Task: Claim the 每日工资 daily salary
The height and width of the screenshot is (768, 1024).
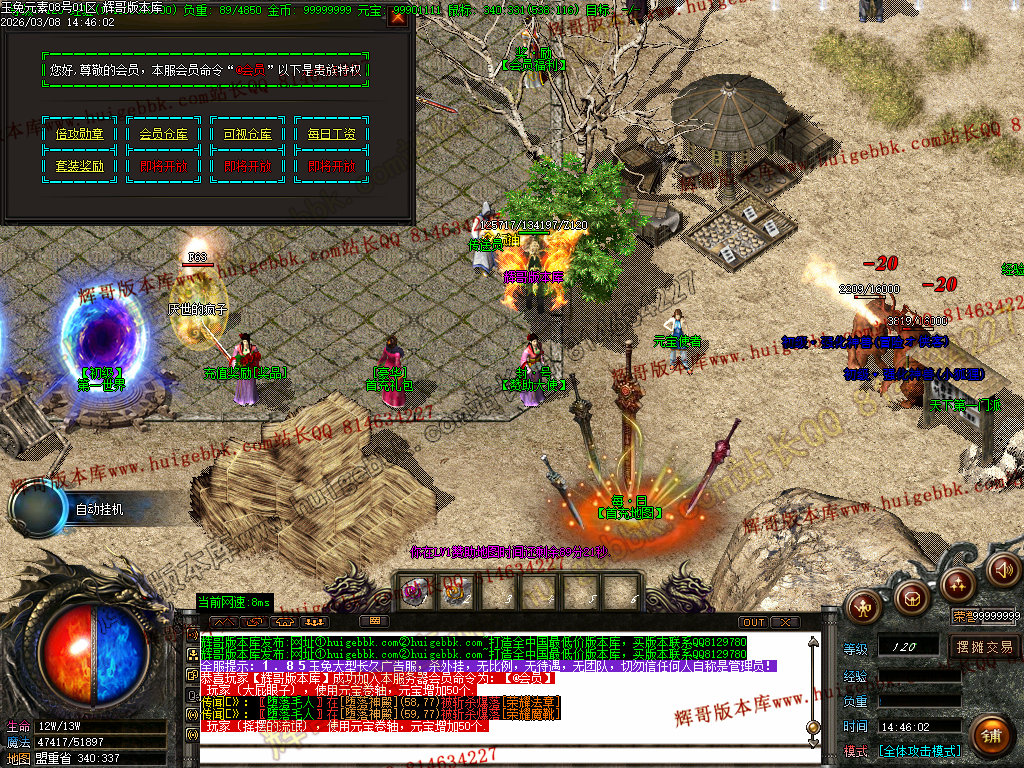Action: pos(332,134)
